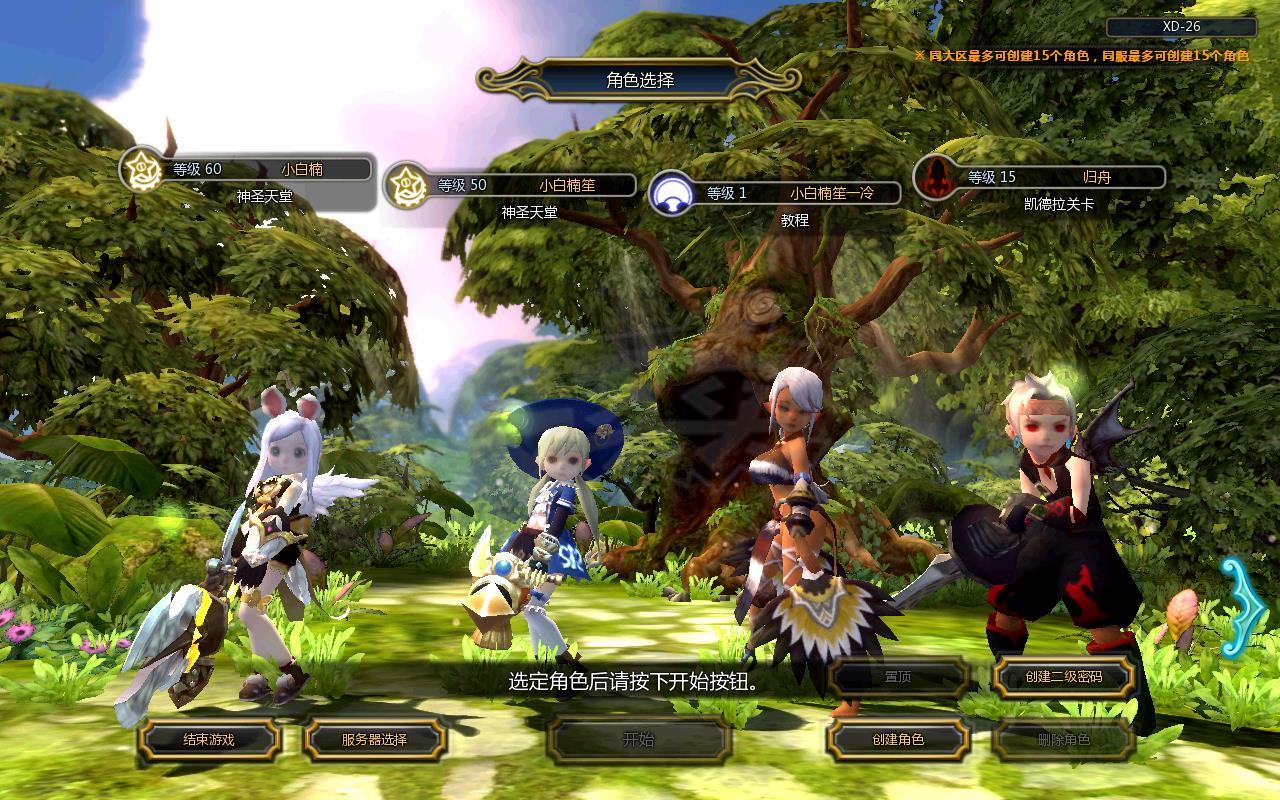Image resolution: width=1280 pixels, height=800 pixels.
Task: Open 服务器选择 server selection
Action: [x=374, y=740]
